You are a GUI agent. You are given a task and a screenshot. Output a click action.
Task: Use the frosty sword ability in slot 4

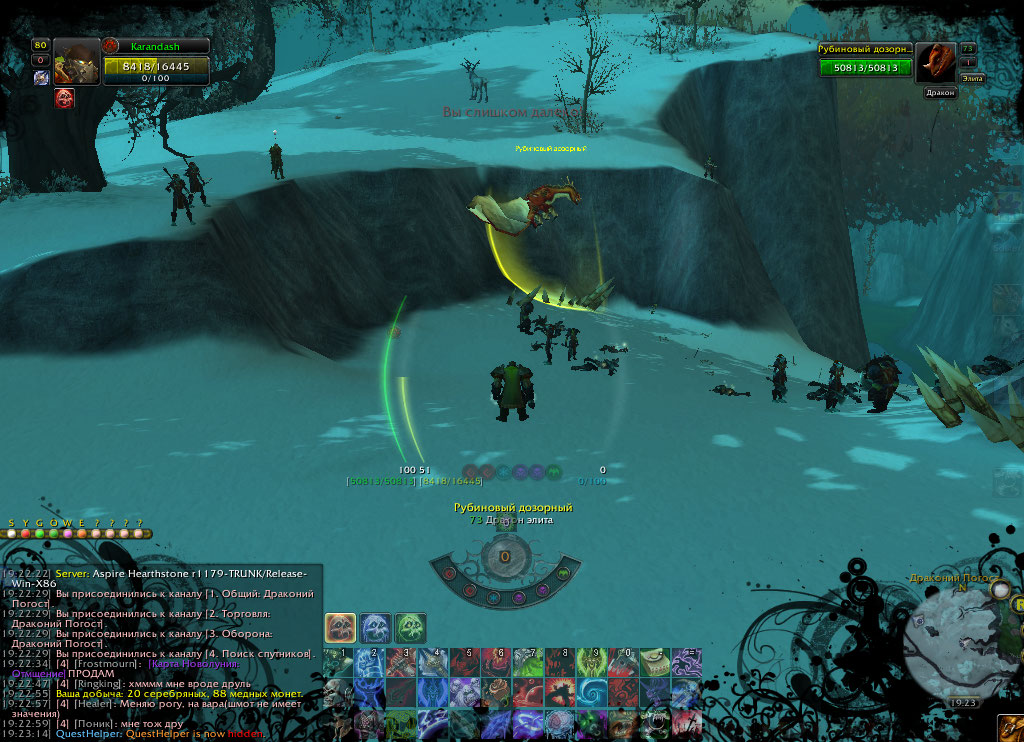(432, 663)
